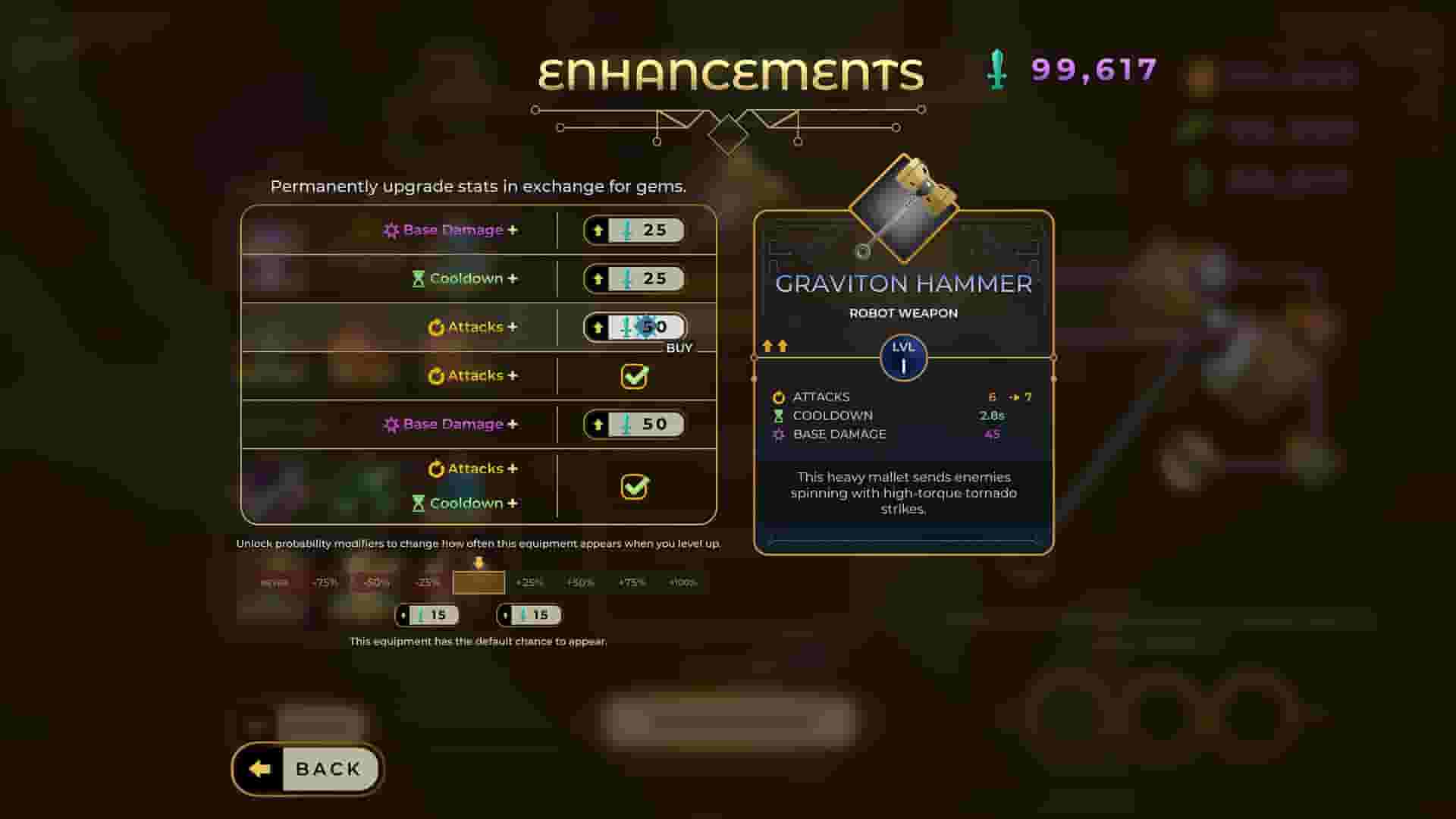Click the star icon beside Base Damage 45
Screen dimensions: 1456x819
point(777,434)
